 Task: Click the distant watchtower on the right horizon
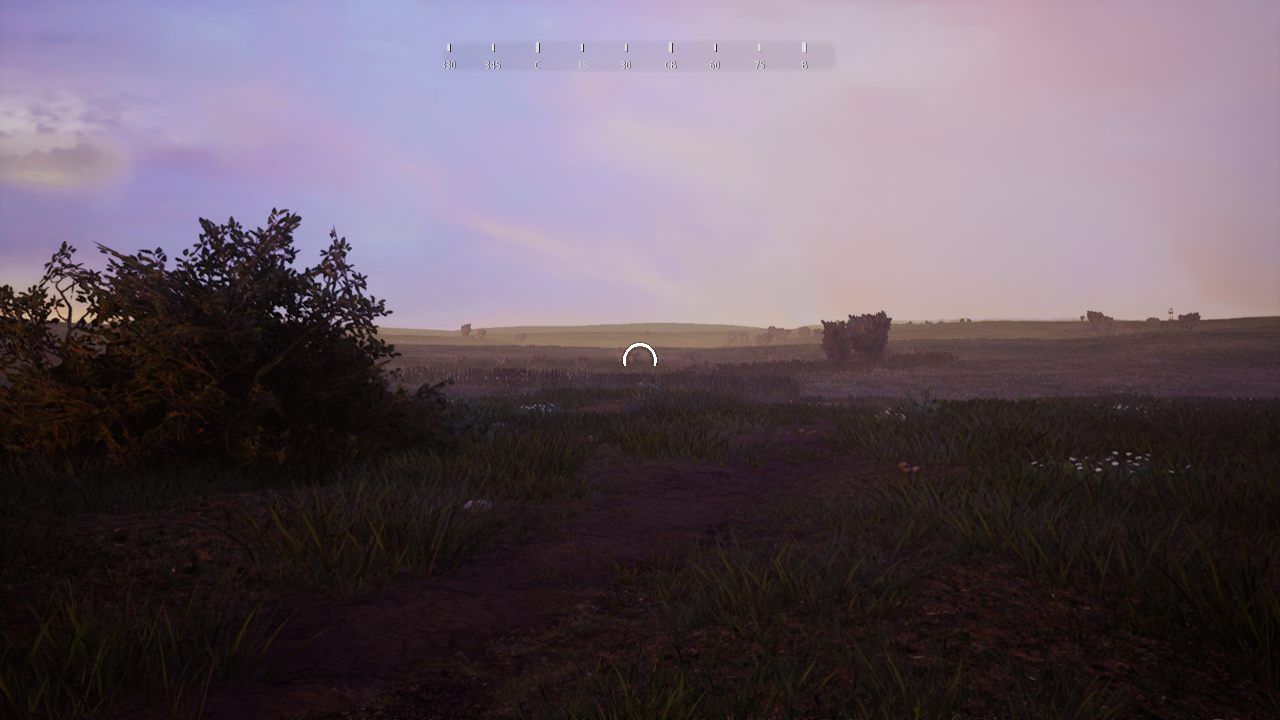(x=1170, y=310)
